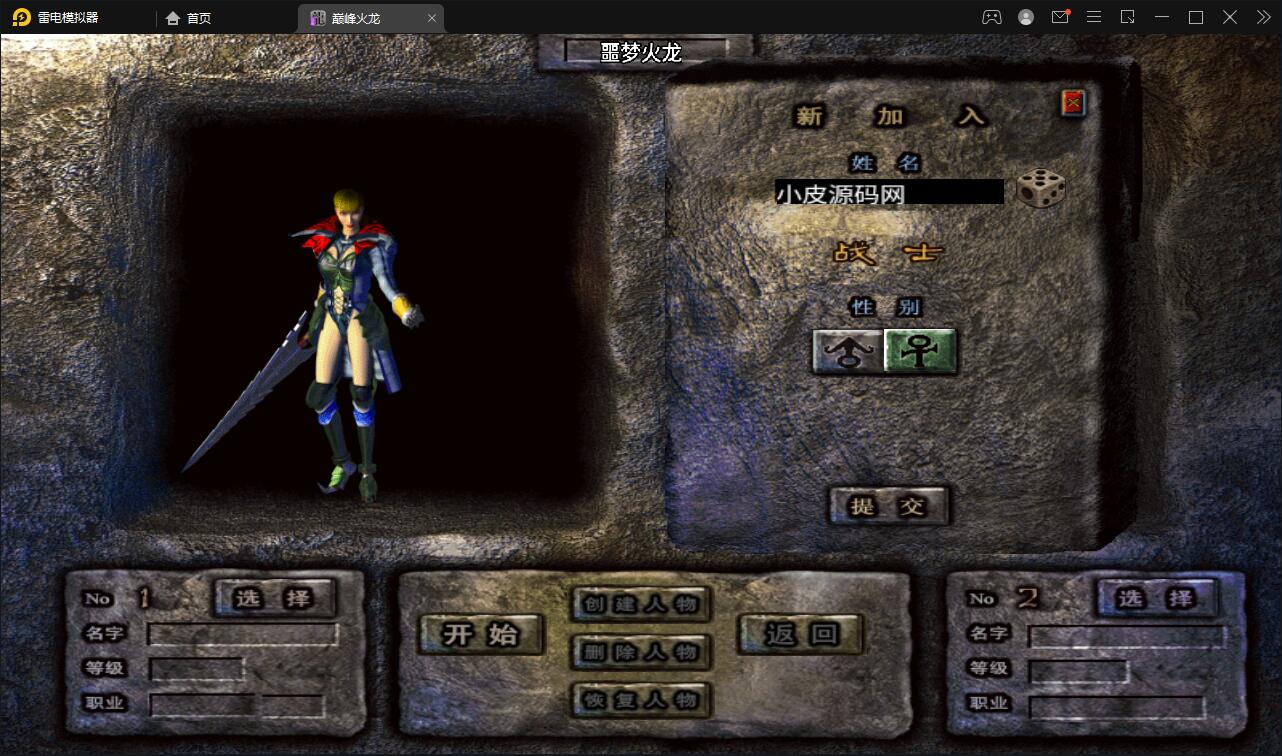Close the 新加入 panel with red X

tap(1070, 101)
